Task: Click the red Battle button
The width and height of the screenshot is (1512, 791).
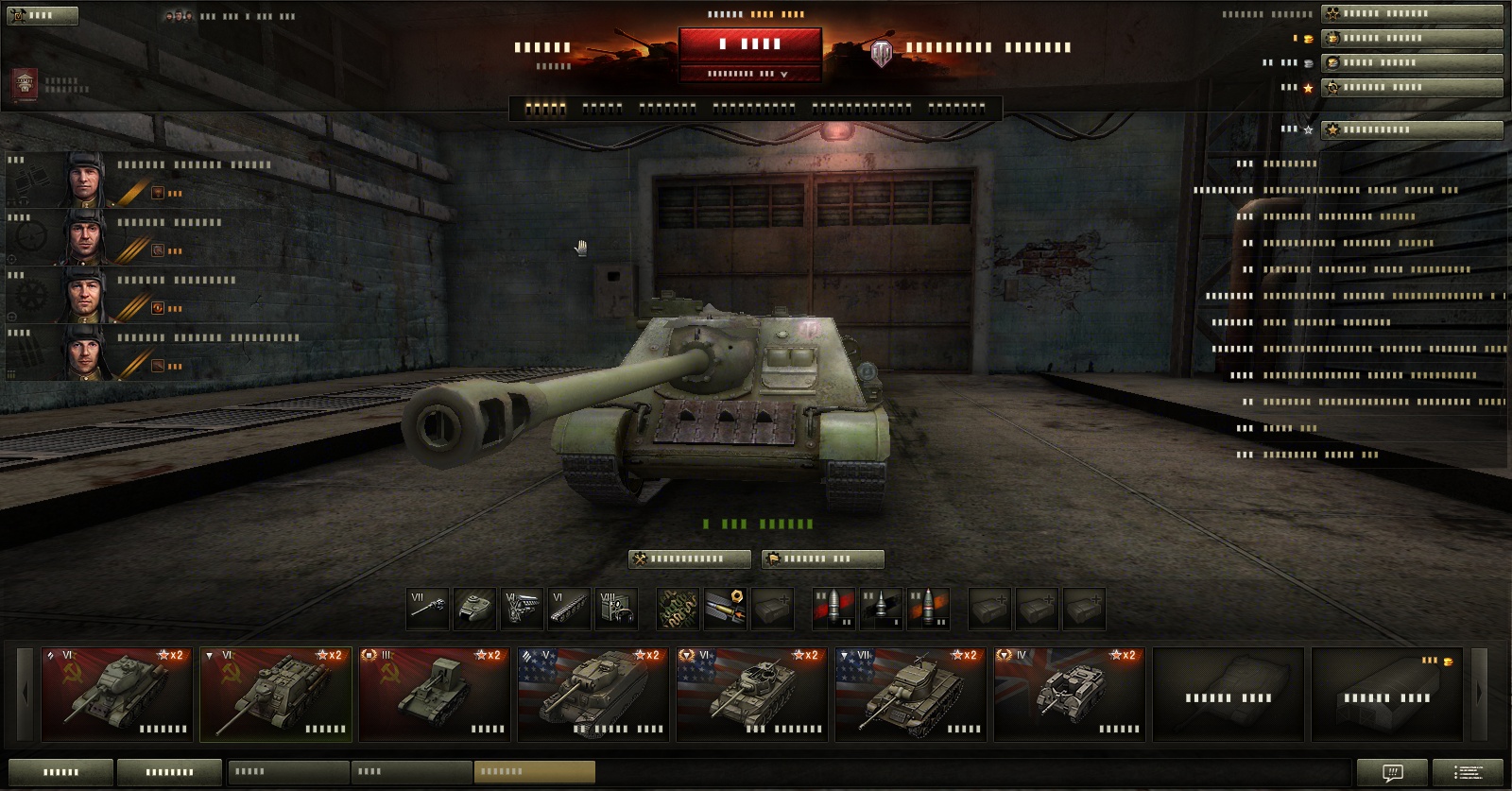Action: 749,44
